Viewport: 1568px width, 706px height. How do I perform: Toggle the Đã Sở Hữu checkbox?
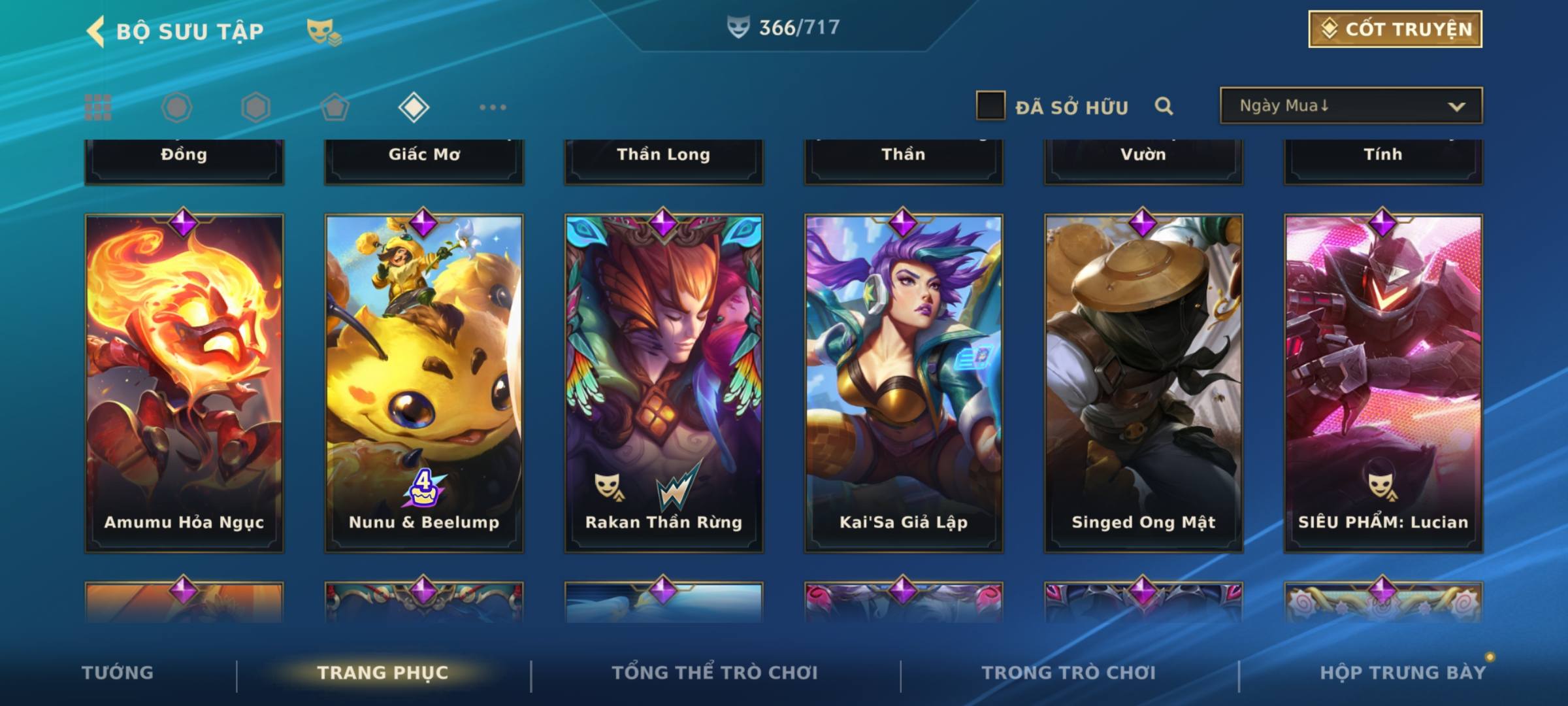(990, 106)
